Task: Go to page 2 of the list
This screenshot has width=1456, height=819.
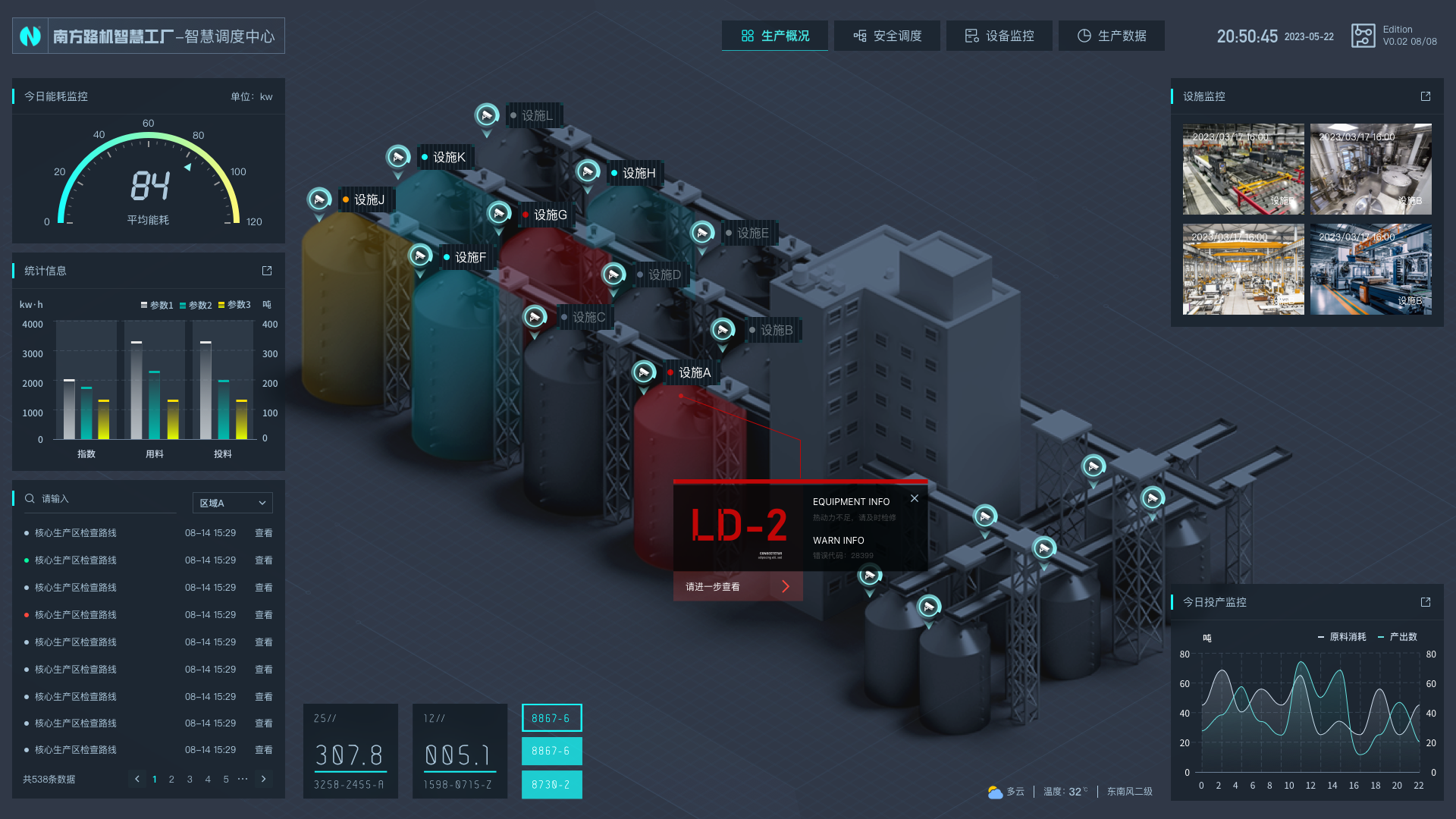Action: [171, 779]
